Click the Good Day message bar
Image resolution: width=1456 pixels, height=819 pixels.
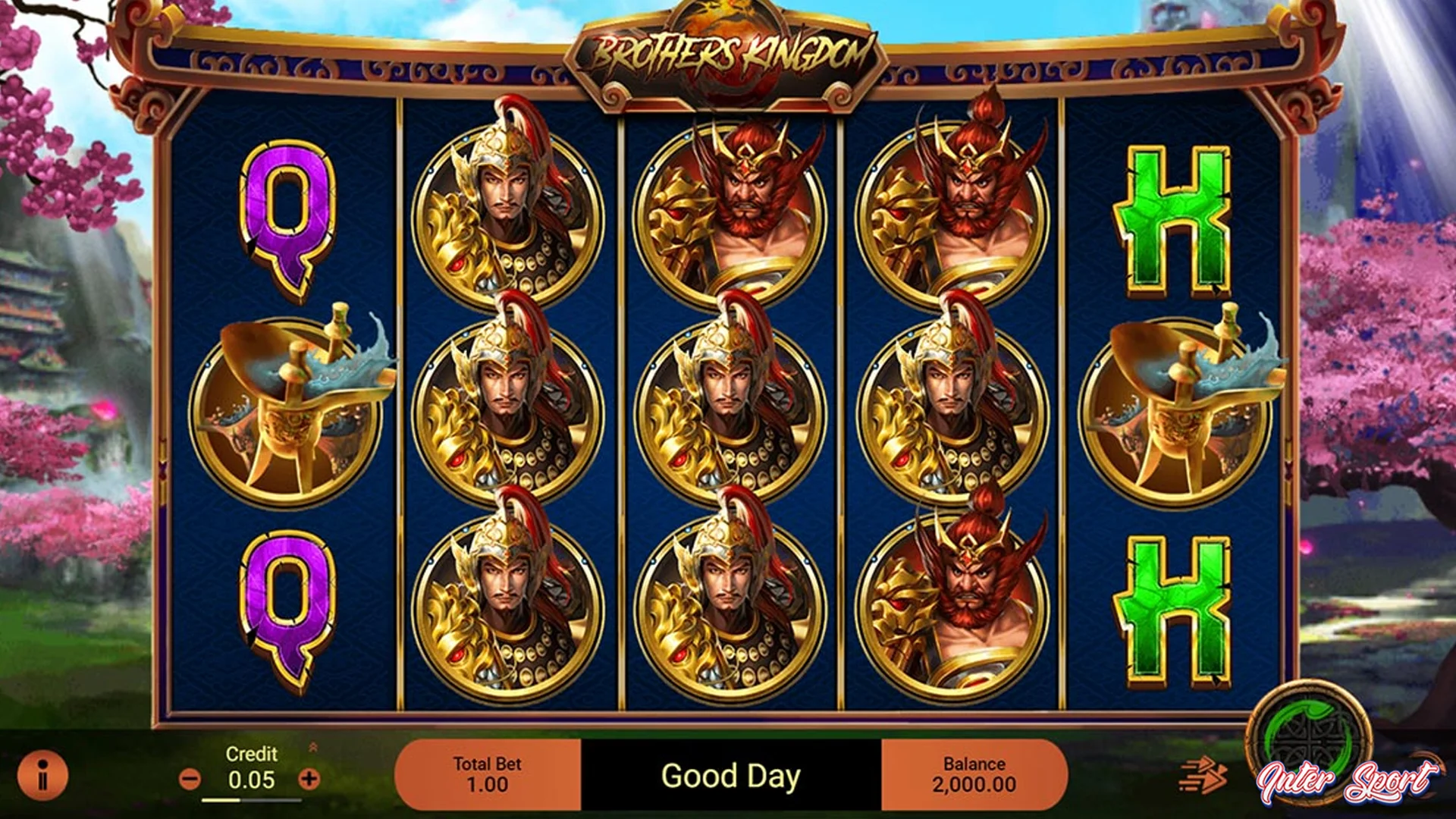point(730,776)
